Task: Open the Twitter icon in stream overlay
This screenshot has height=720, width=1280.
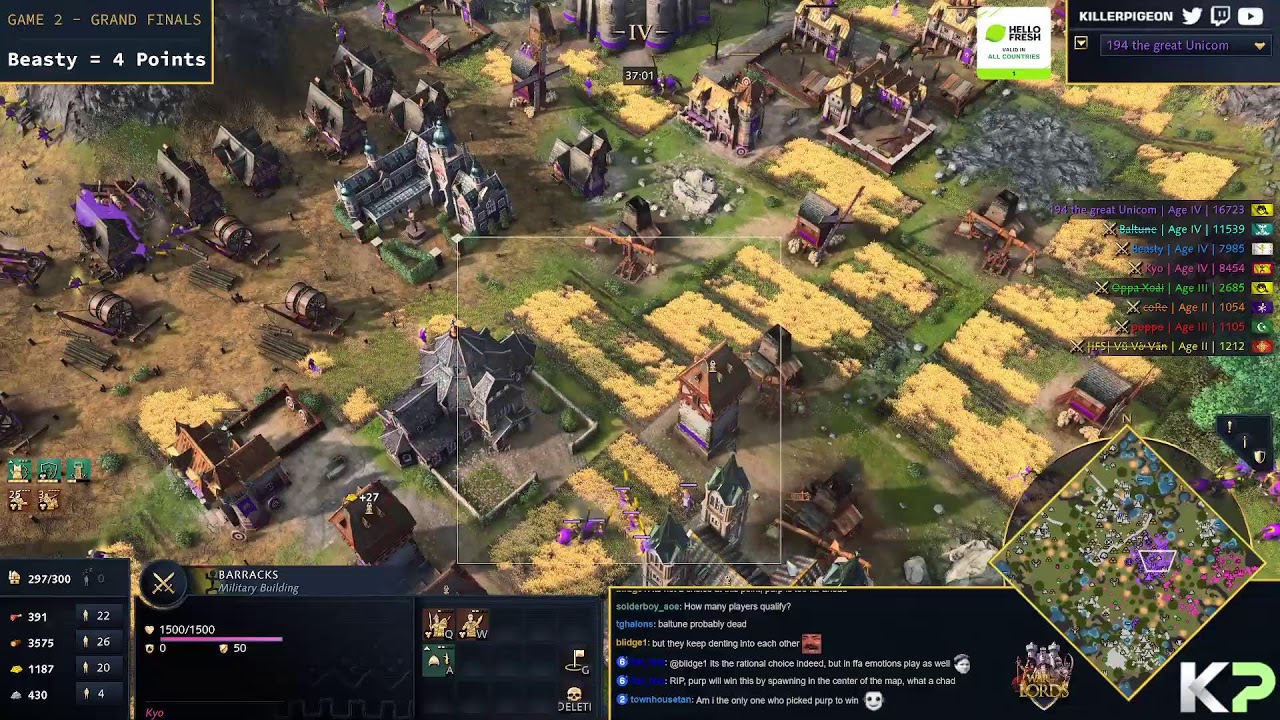Action: [1192, 16]
